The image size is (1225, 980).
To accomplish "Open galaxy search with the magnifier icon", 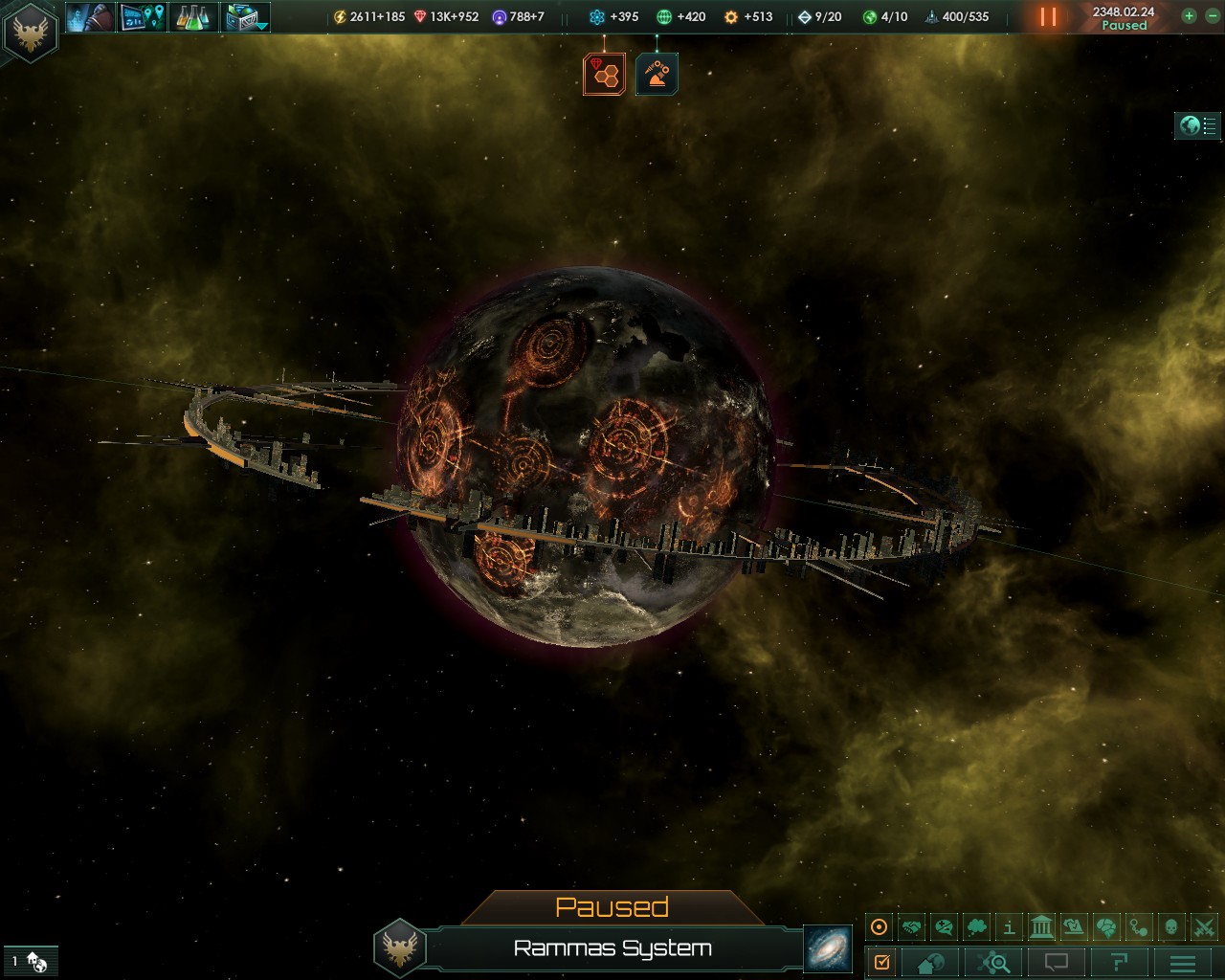I will 991,963.
